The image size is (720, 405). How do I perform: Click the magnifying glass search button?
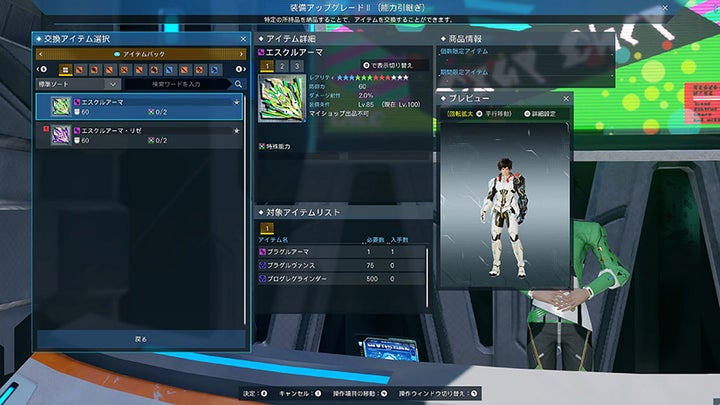pos(239,85)
